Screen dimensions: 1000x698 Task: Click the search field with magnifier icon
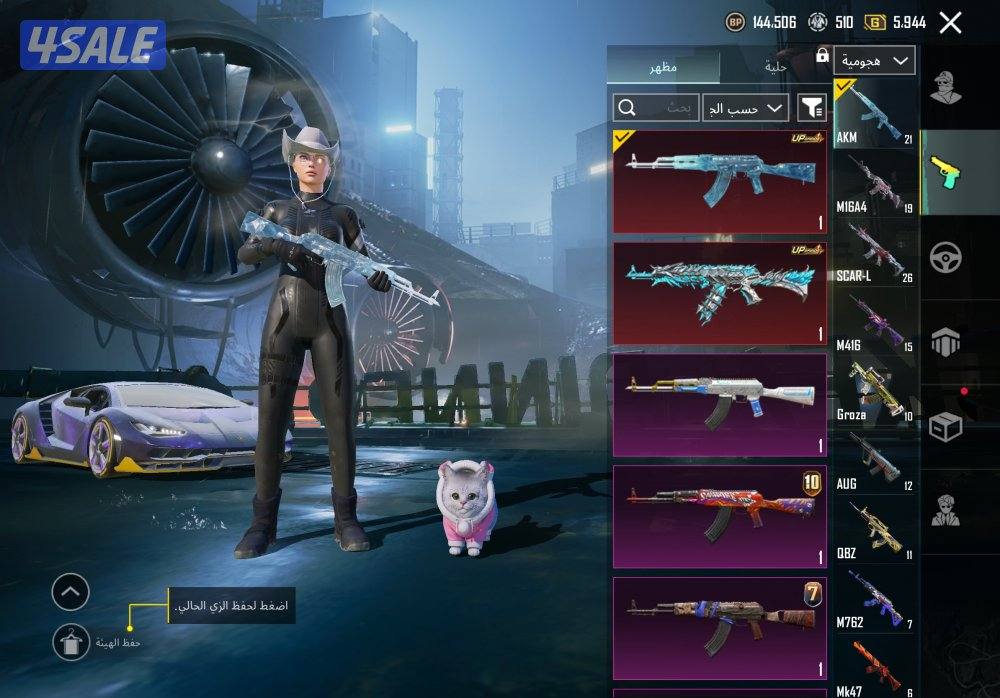click(x=655, y=108)
